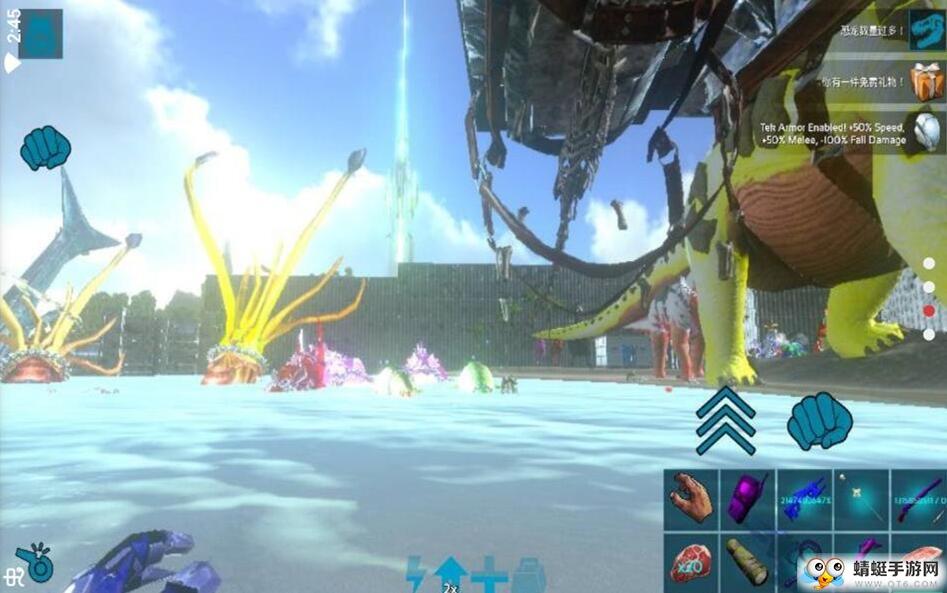Screen dimensions: 947x593
Task: Tap the blue up-arrow 2x icon
Action: [x=451, y=574]
